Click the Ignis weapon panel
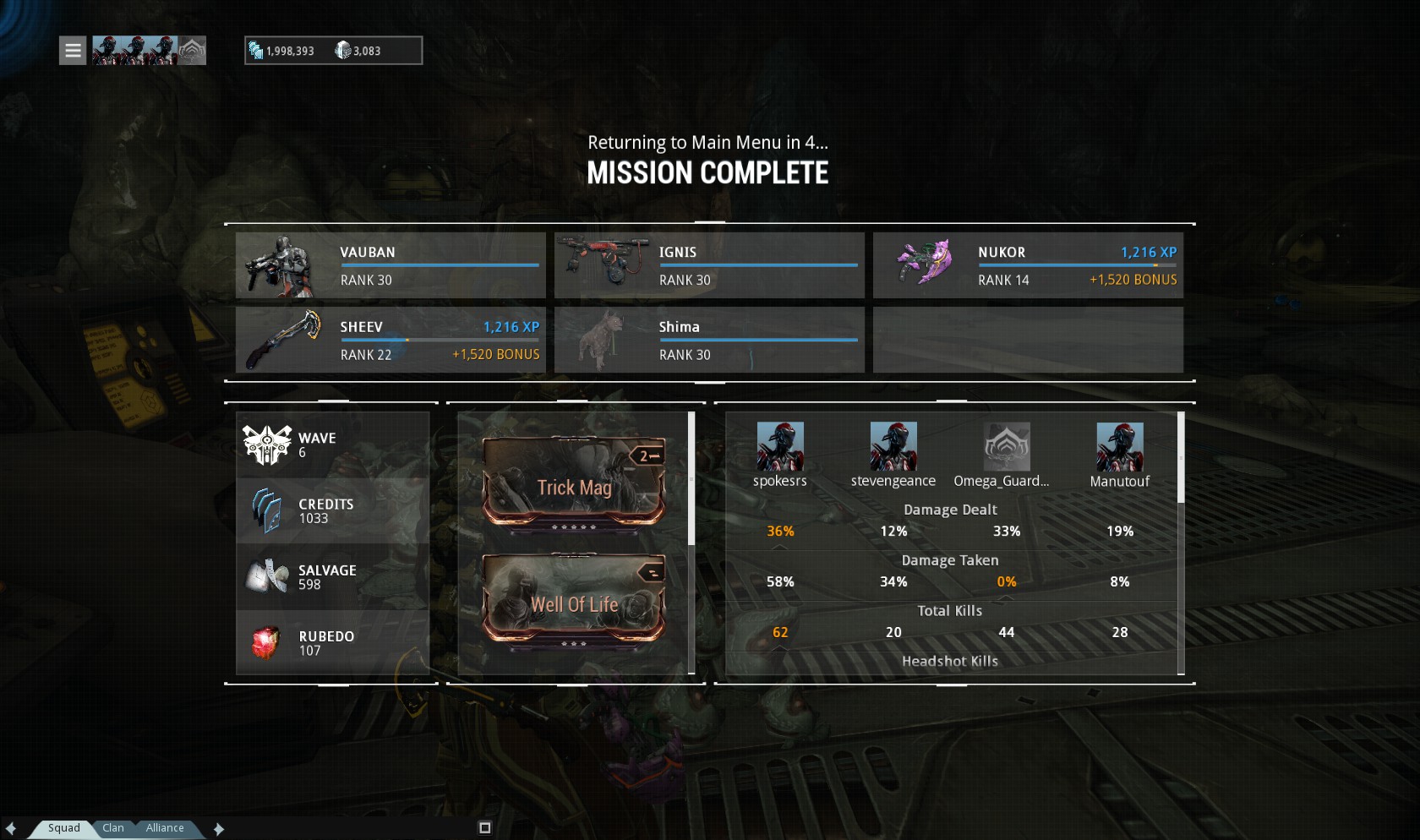 tap(709, 265)
